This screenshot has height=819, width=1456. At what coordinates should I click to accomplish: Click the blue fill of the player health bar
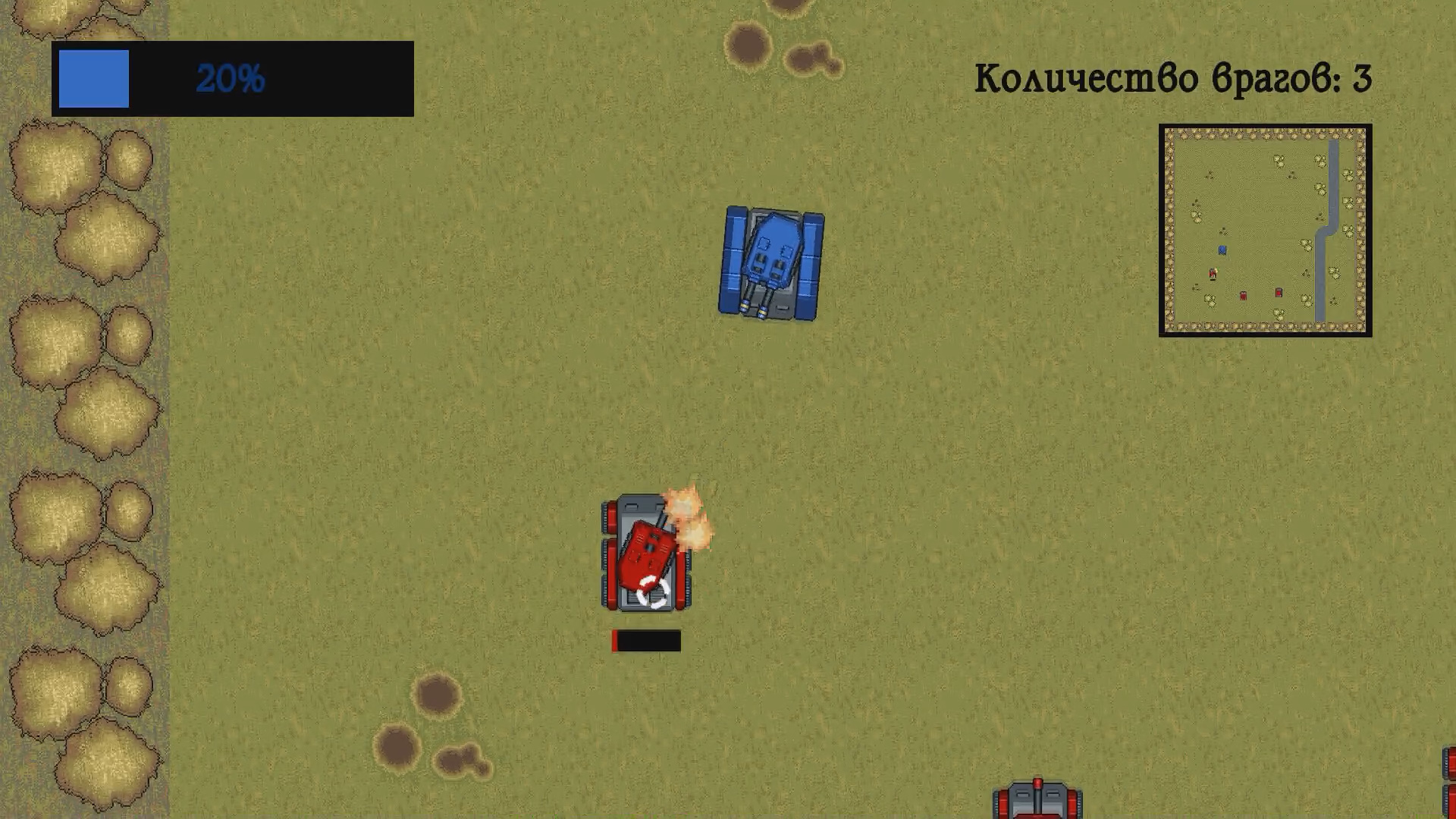pos(93,78)
